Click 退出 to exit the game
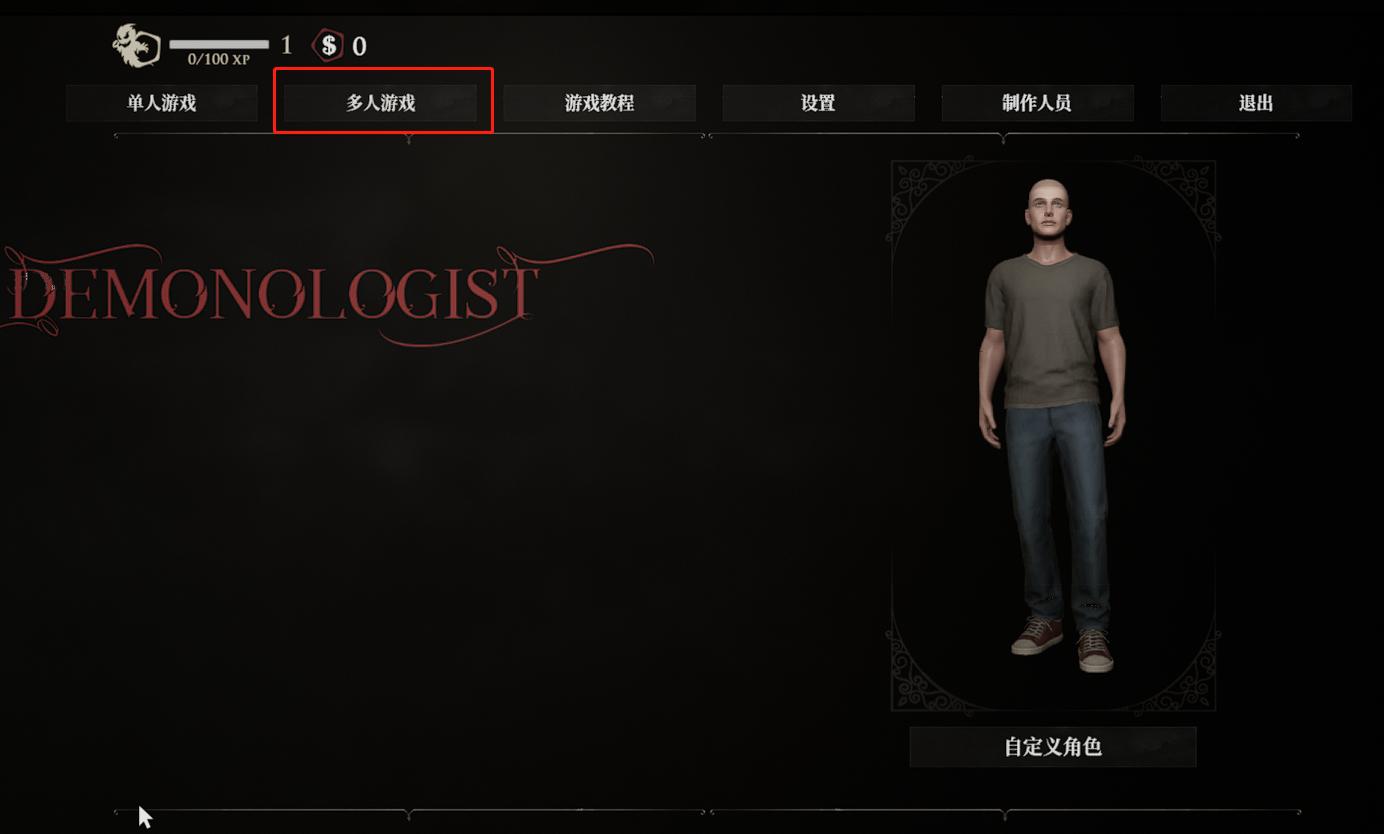 [1255, 102]
